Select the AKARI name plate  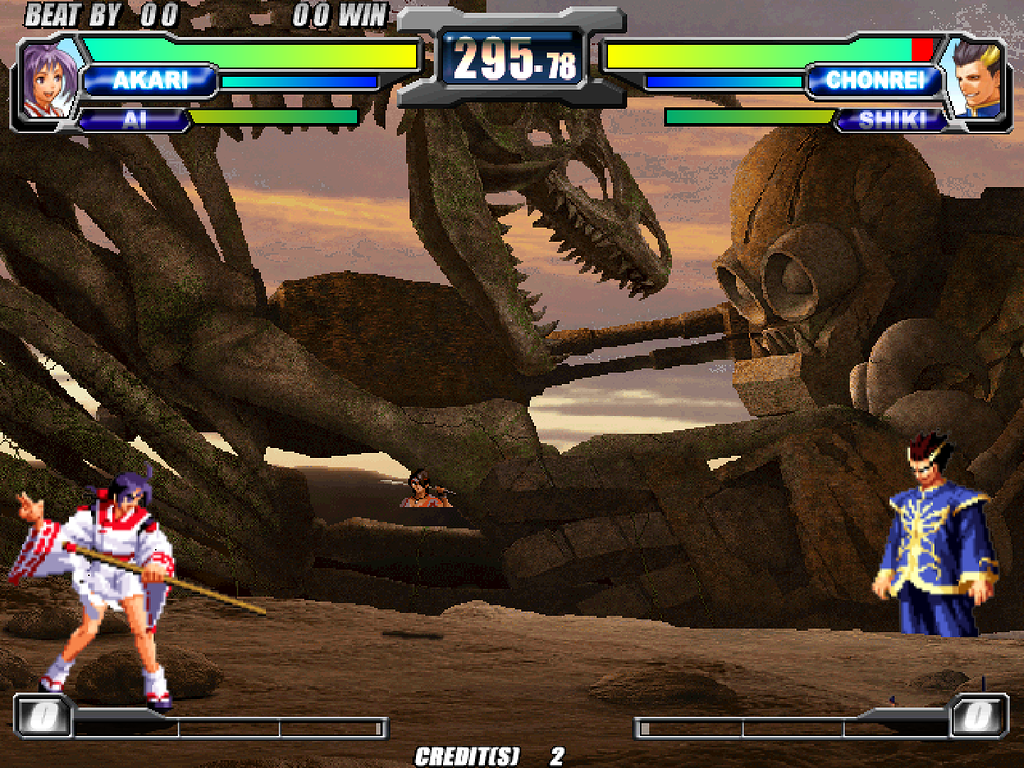(x=150, y=81)
